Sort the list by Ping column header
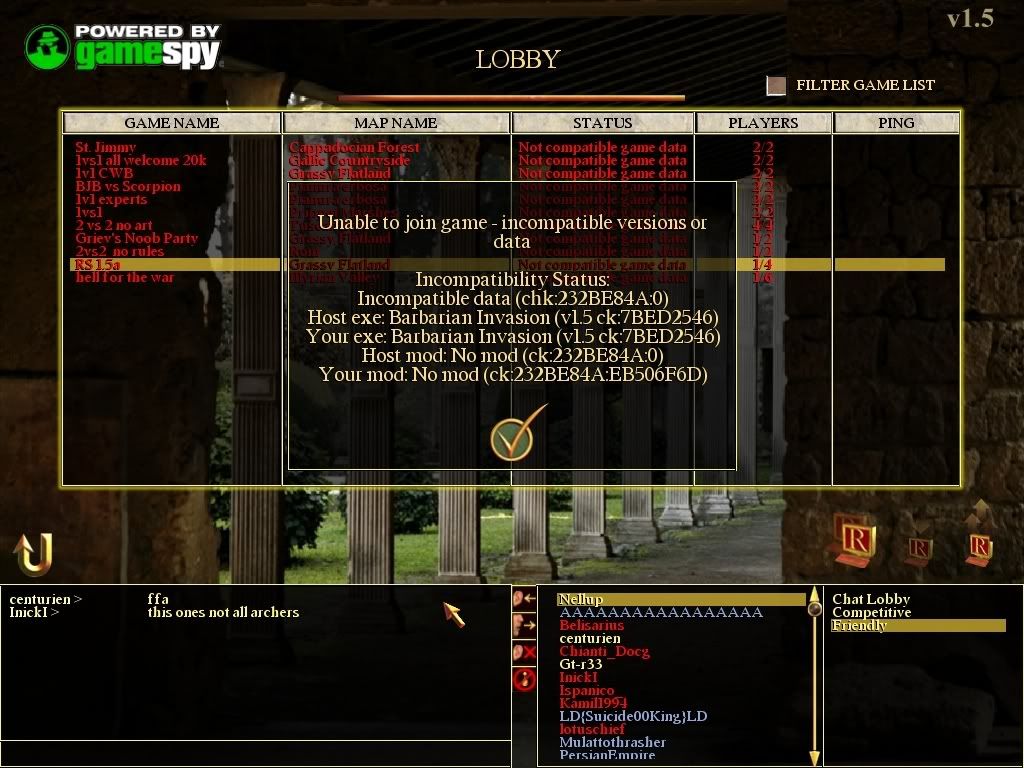1024x768 pixels. 895,123
